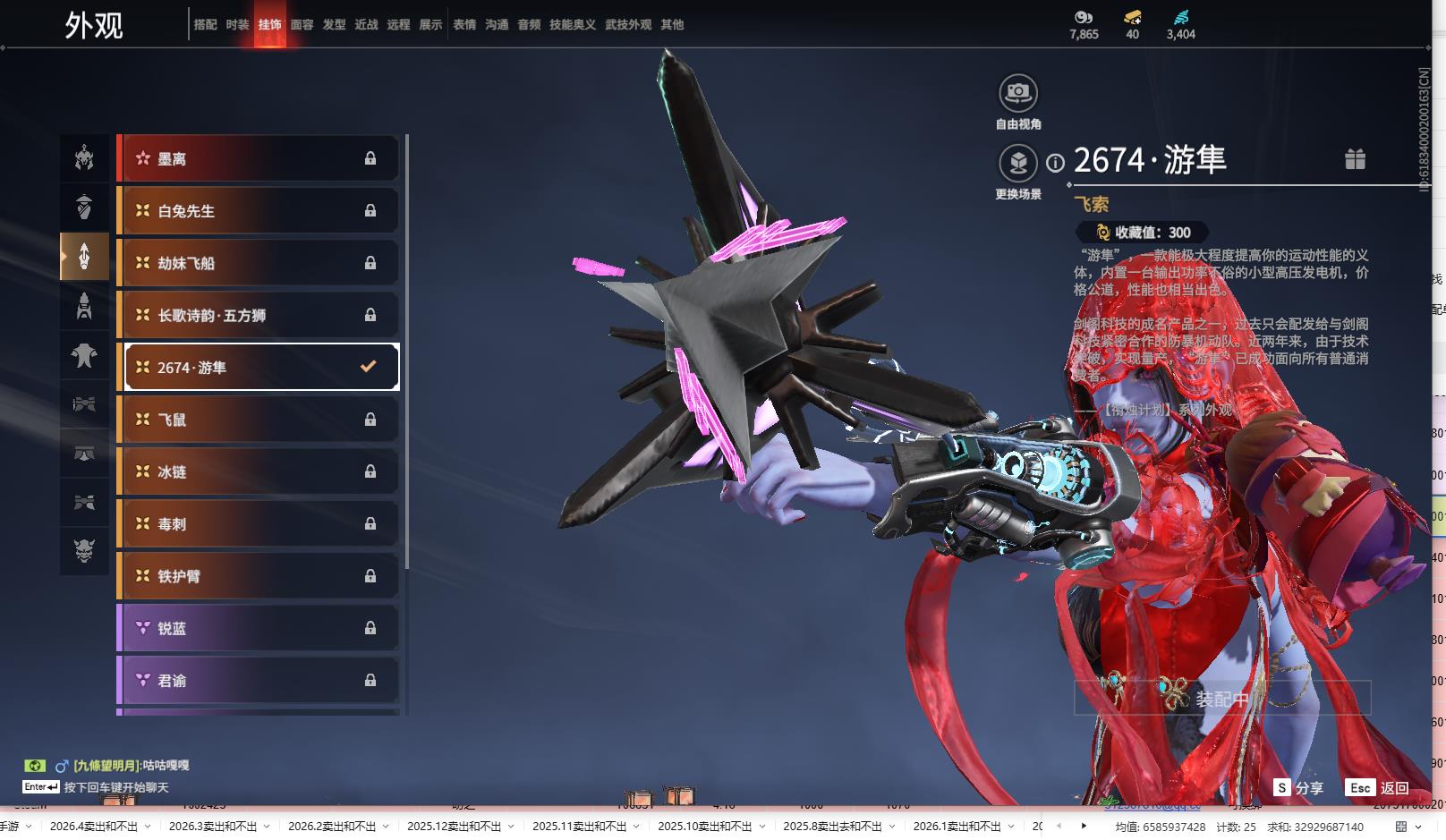
Task: Choose the 飞鼠 accessory row
Action: pos(259,420)
